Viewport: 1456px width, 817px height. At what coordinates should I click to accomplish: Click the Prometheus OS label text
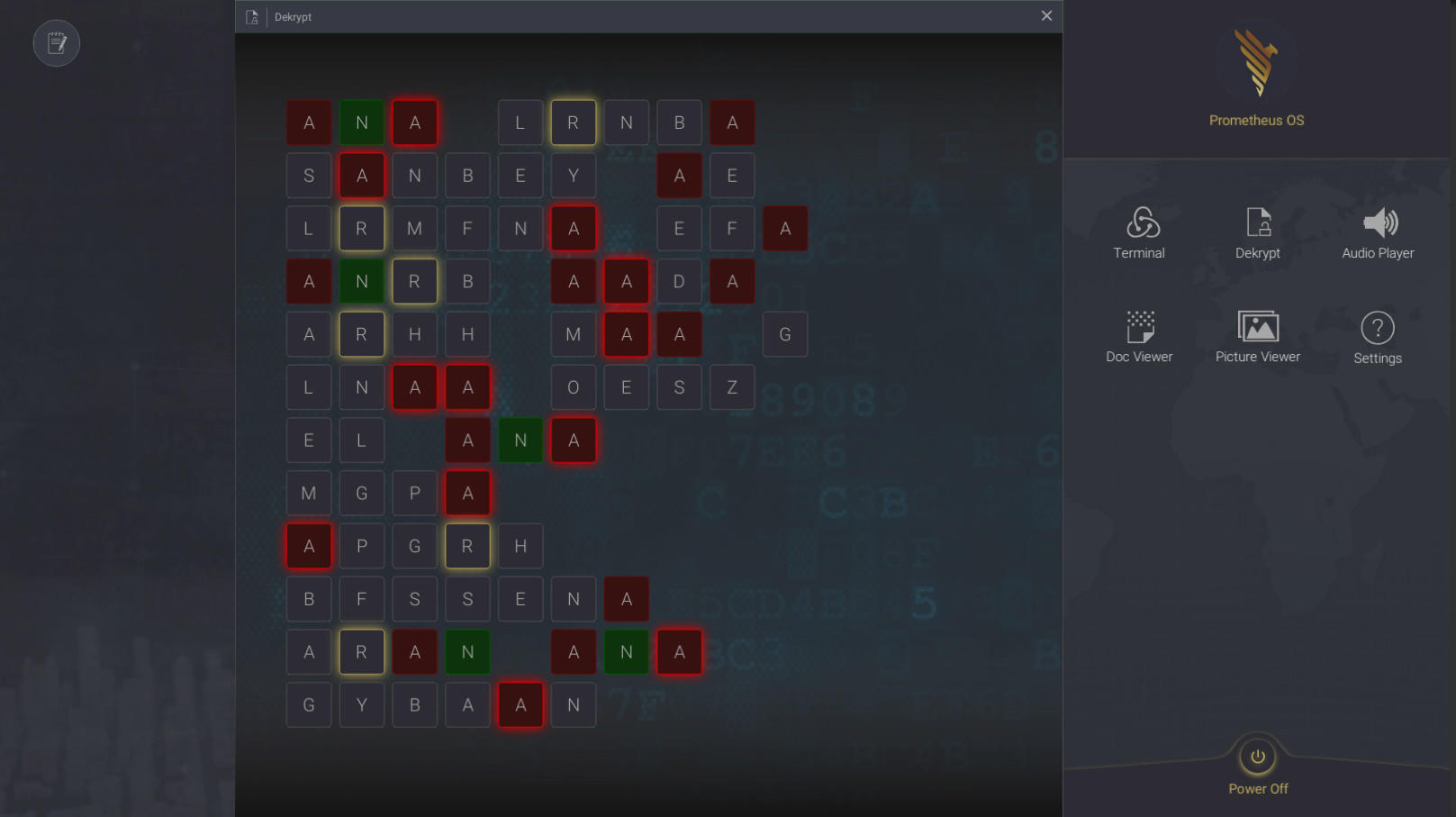pyautogui.click(x=1257, y=120)
